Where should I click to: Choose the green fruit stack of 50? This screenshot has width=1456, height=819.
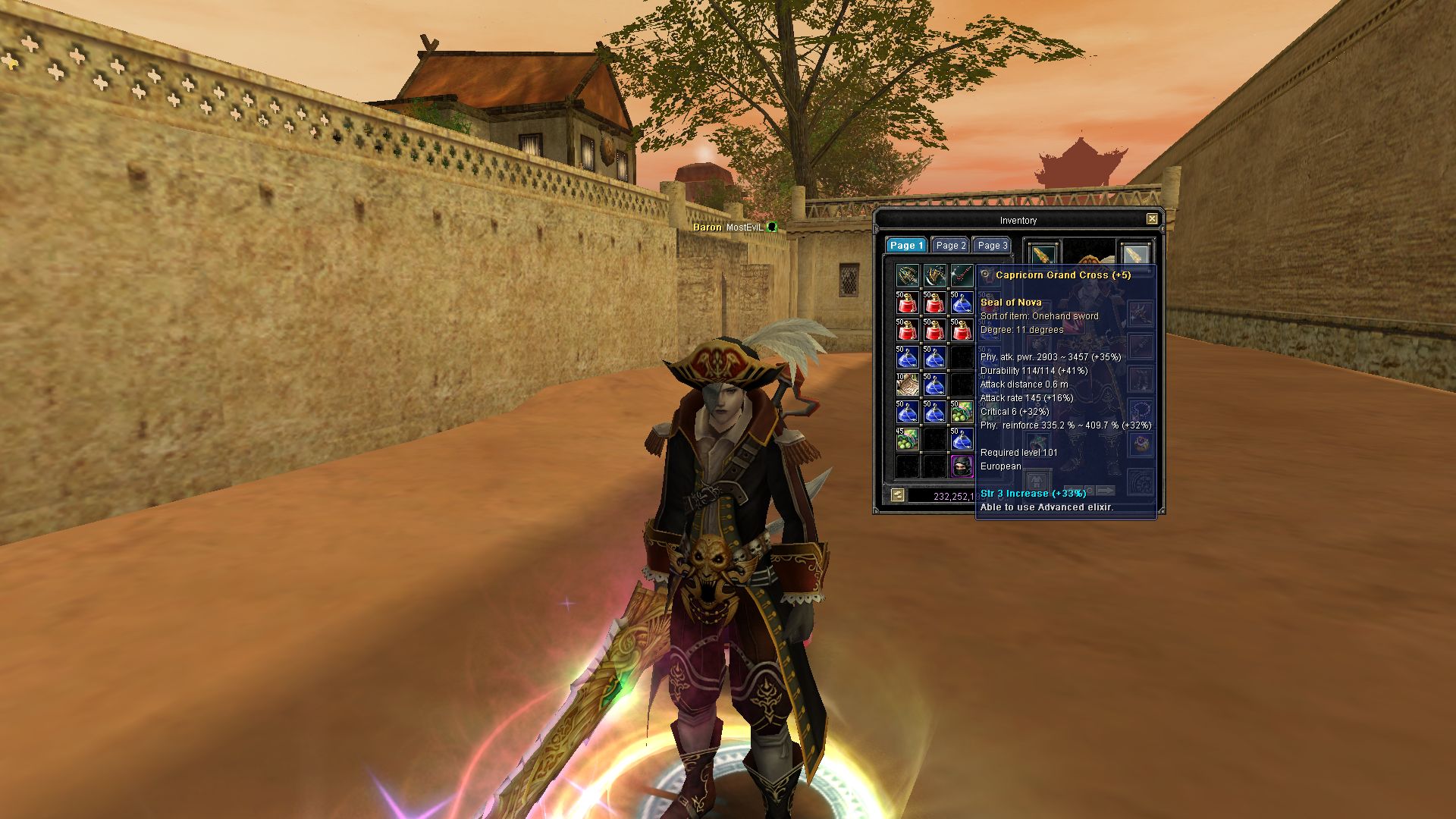tap(962, 412)
